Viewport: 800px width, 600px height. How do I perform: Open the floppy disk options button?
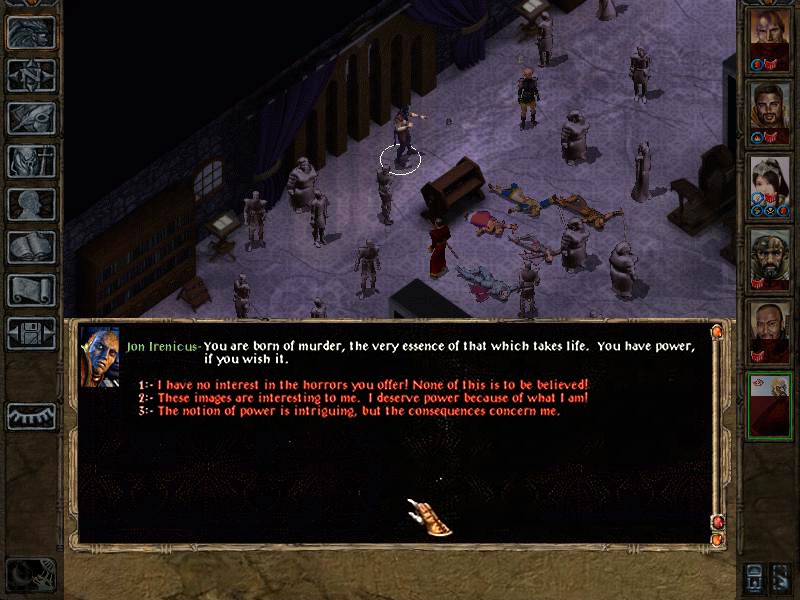(x=31, y=333)
